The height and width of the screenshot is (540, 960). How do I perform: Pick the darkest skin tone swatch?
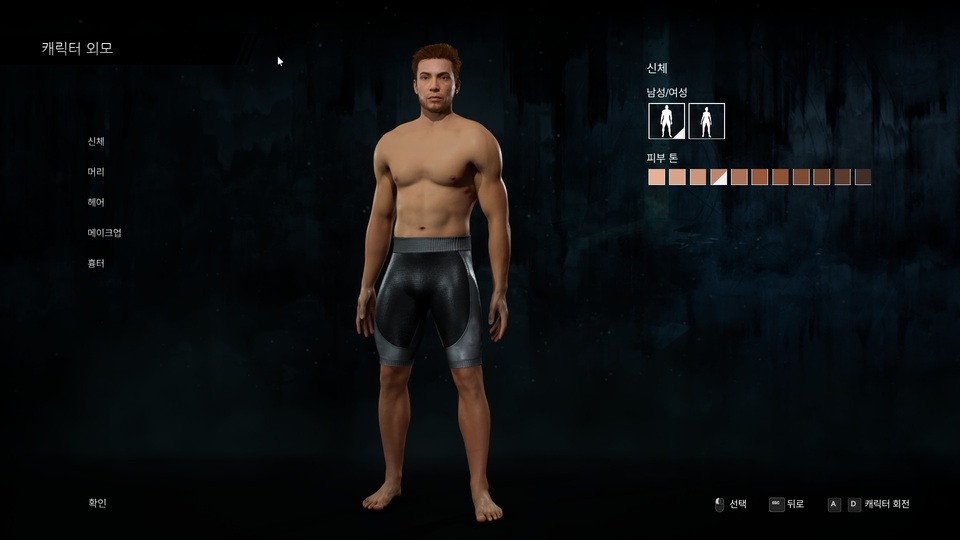point(863,177)
